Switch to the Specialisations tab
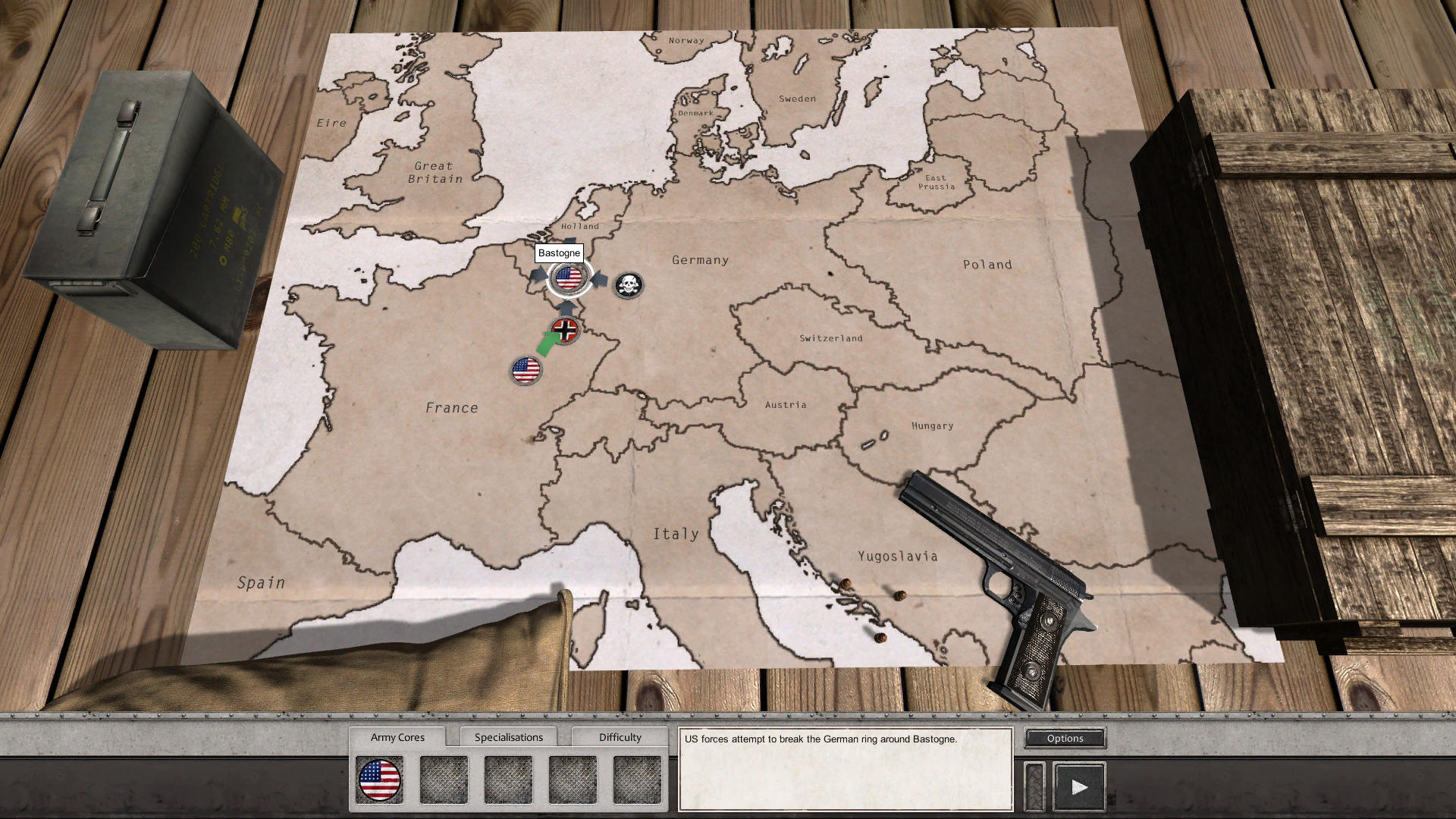 509,736
